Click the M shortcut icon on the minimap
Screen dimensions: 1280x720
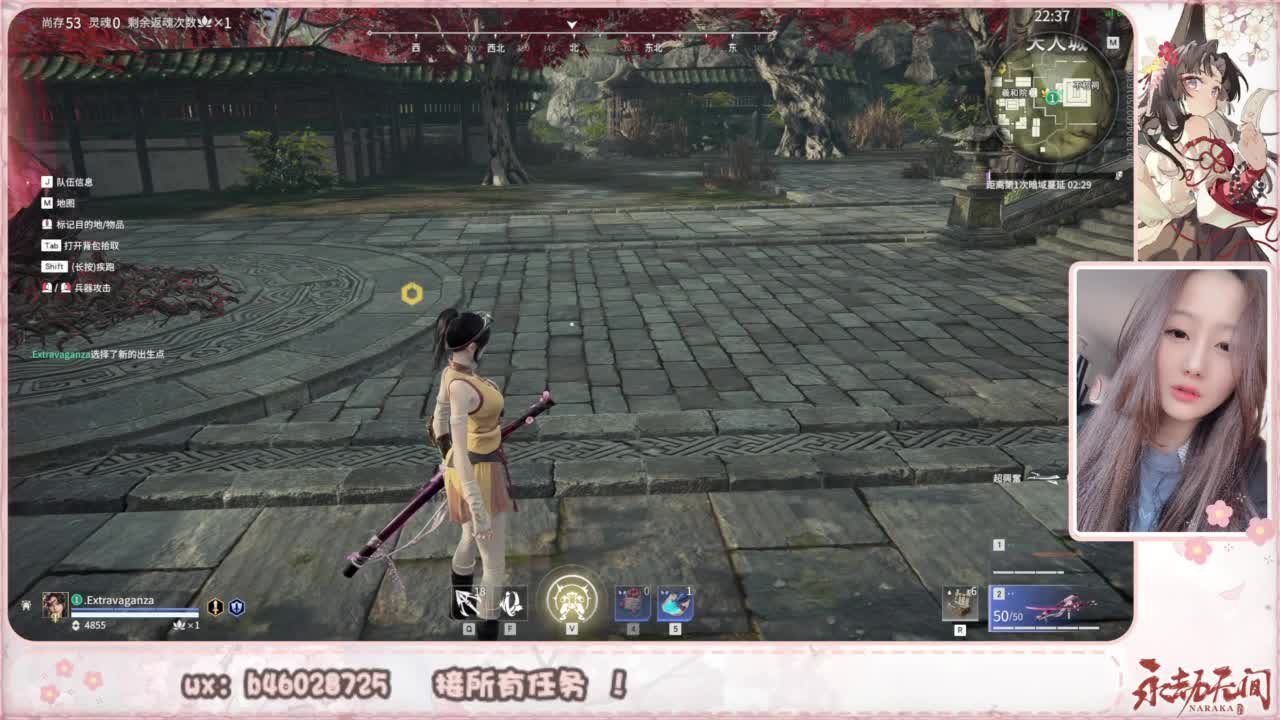click(1114, 44)
